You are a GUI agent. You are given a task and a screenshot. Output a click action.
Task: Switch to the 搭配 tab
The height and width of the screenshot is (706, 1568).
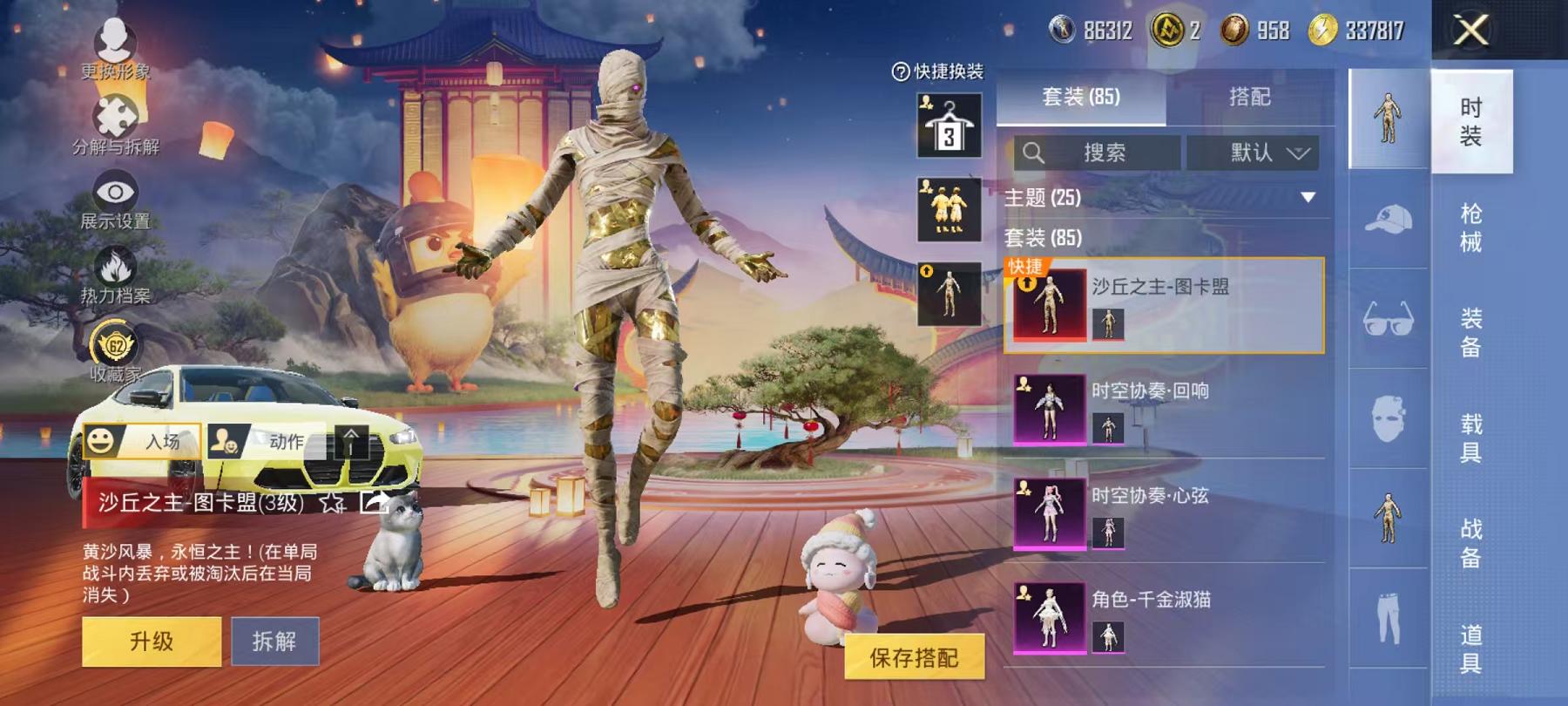(x=1250, y=98)
